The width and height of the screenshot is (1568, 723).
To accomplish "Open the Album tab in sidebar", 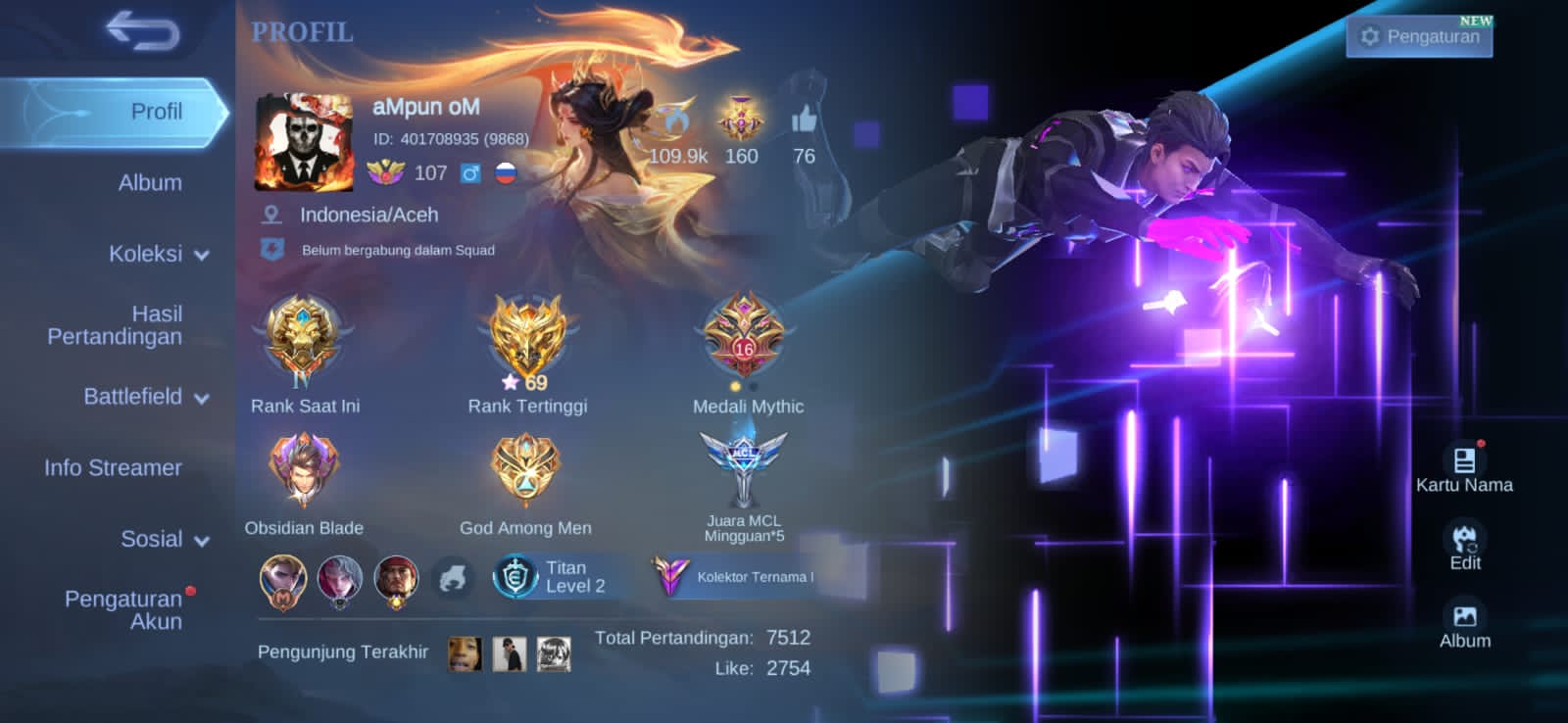I will click(150, 183).
